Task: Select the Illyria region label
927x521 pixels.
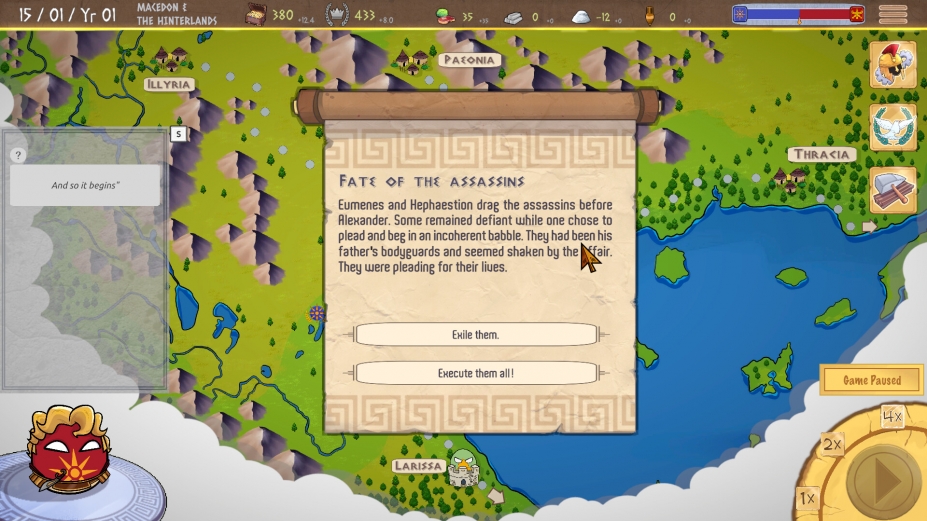Action: click(x=168, y=85)
